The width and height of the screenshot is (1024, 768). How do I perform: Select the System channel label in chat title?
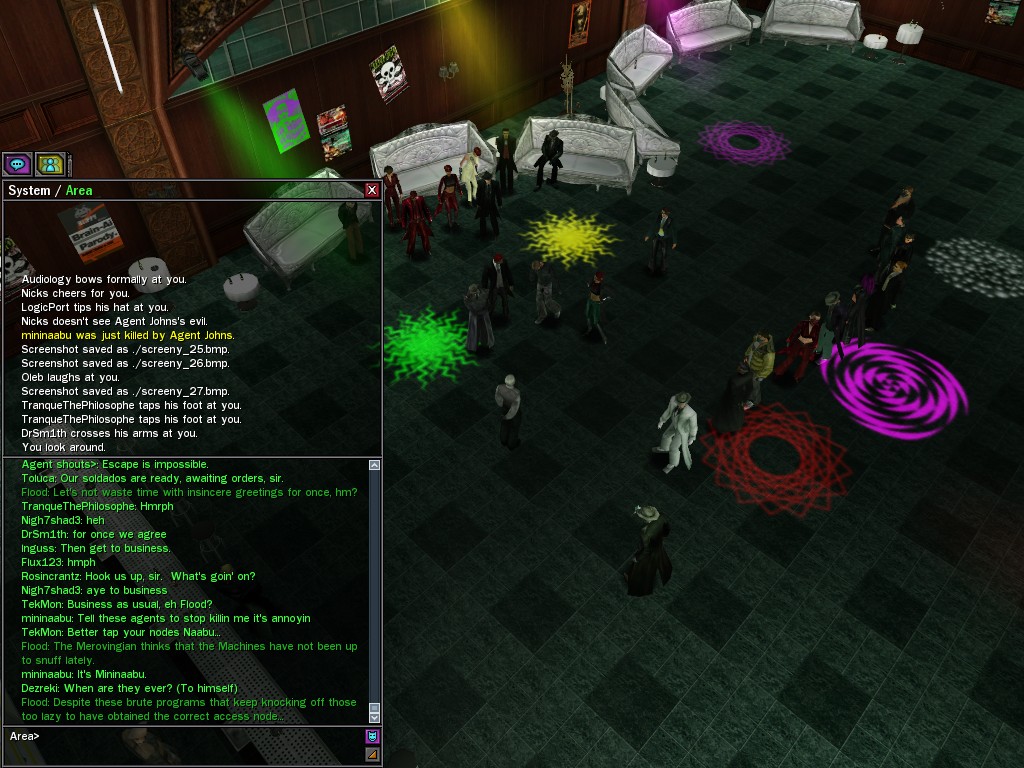pyautogui.click(x=29, y=190)
